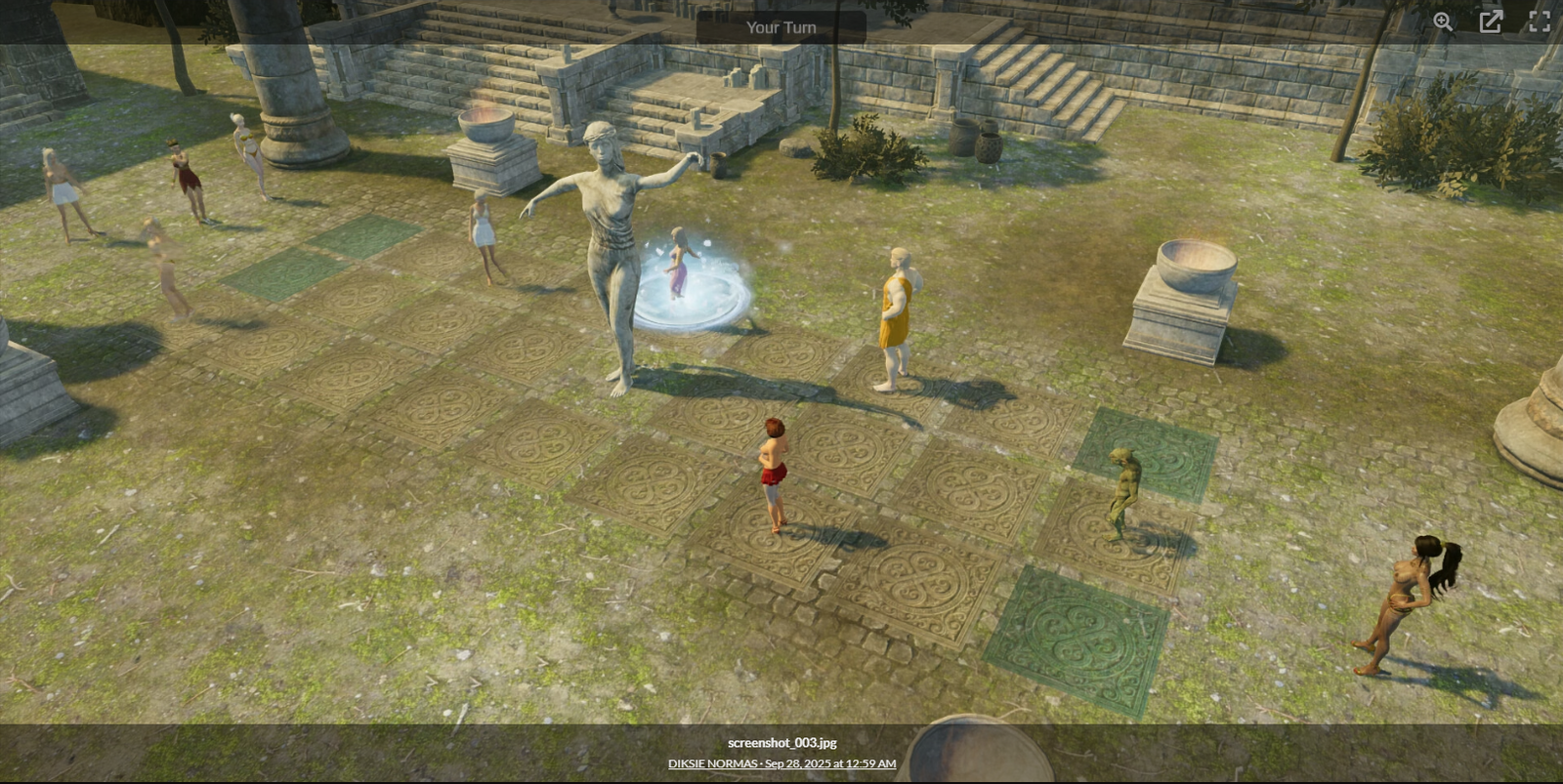This screenshot has width=1563, height=784.
Task: Zoom in with the magnifier icon
Action: point(1443,22)
